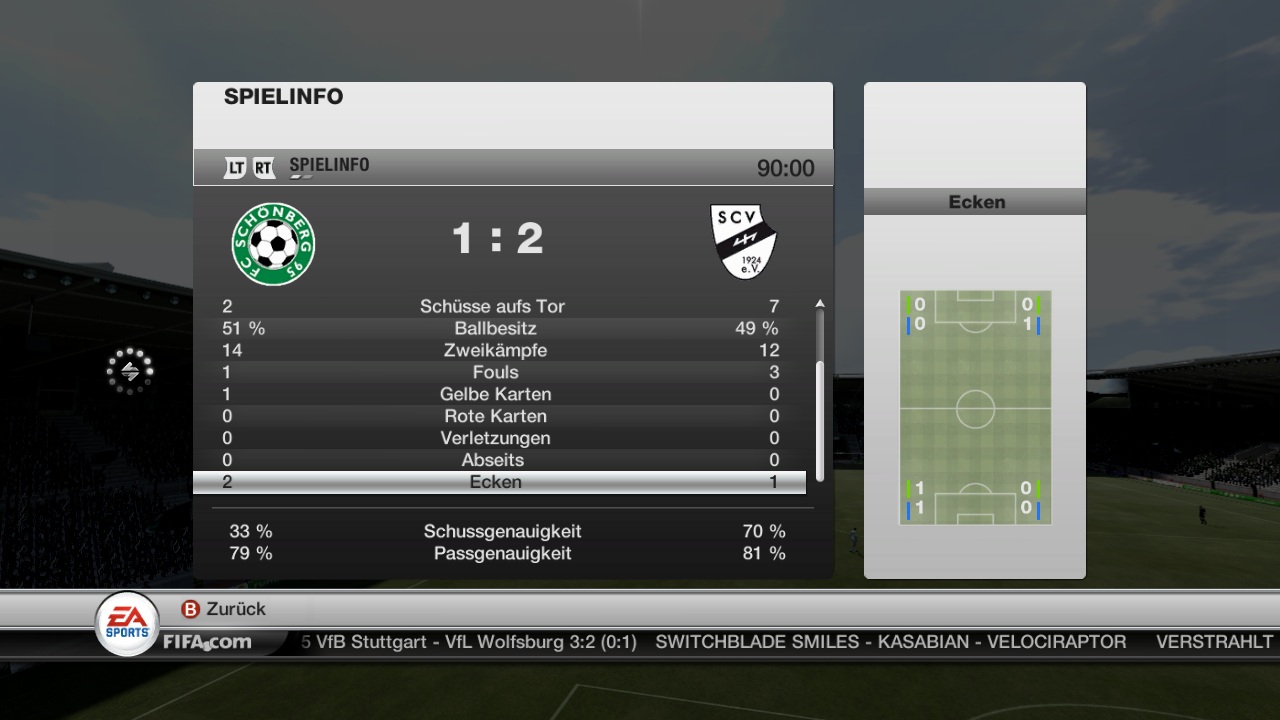Click the SCV club crest
The height and width of the screenshot is (720, 1280).
coord(744,241)
